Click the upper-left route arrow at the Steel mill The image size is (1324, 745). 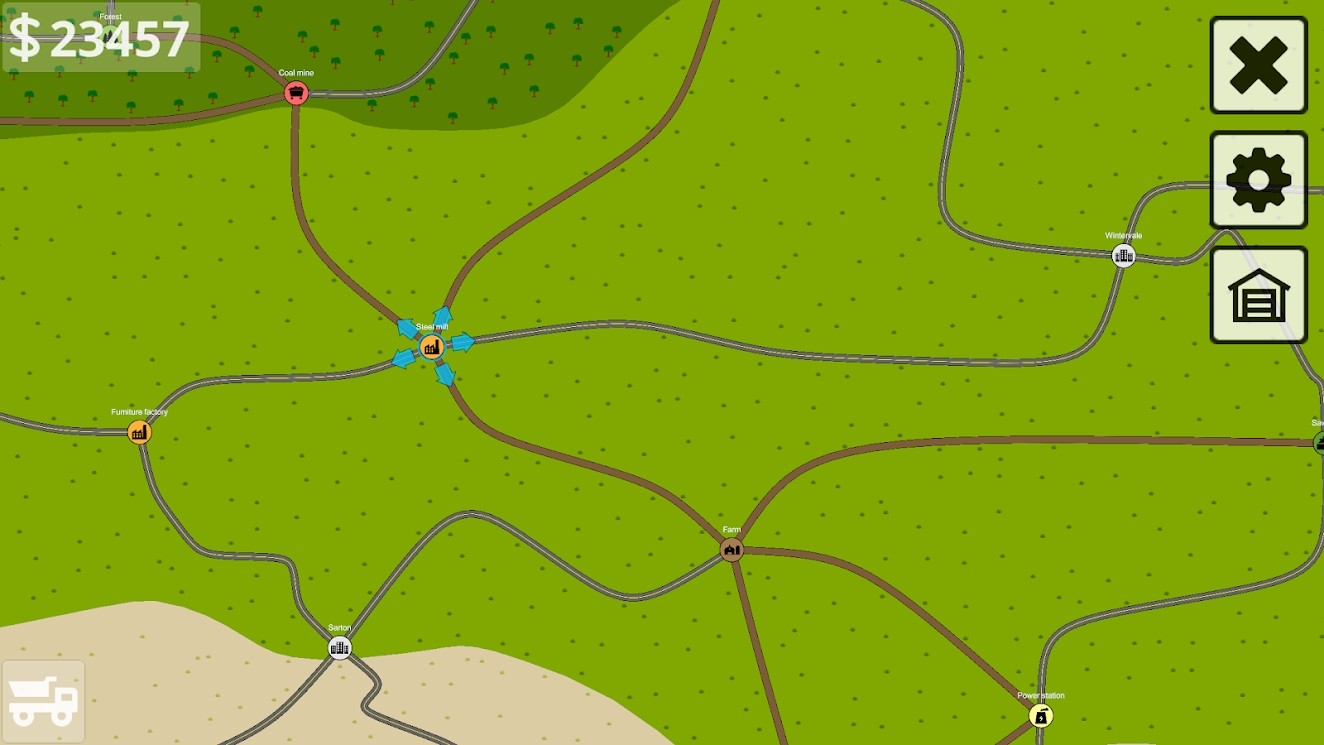(x=407, y=329)
